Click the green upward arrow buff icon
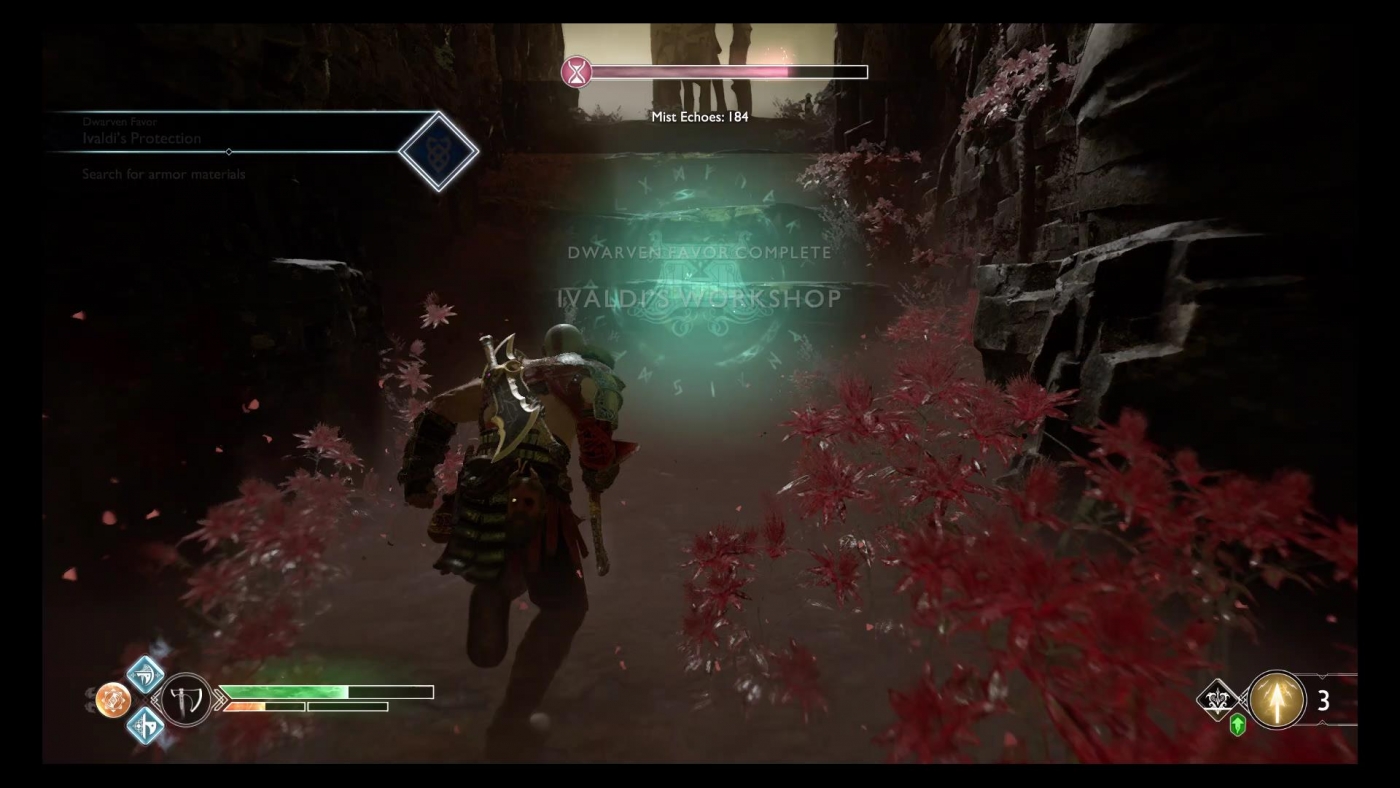Image resolution: width=1400 pixels, height=788 pixels. click(1238, 726)
